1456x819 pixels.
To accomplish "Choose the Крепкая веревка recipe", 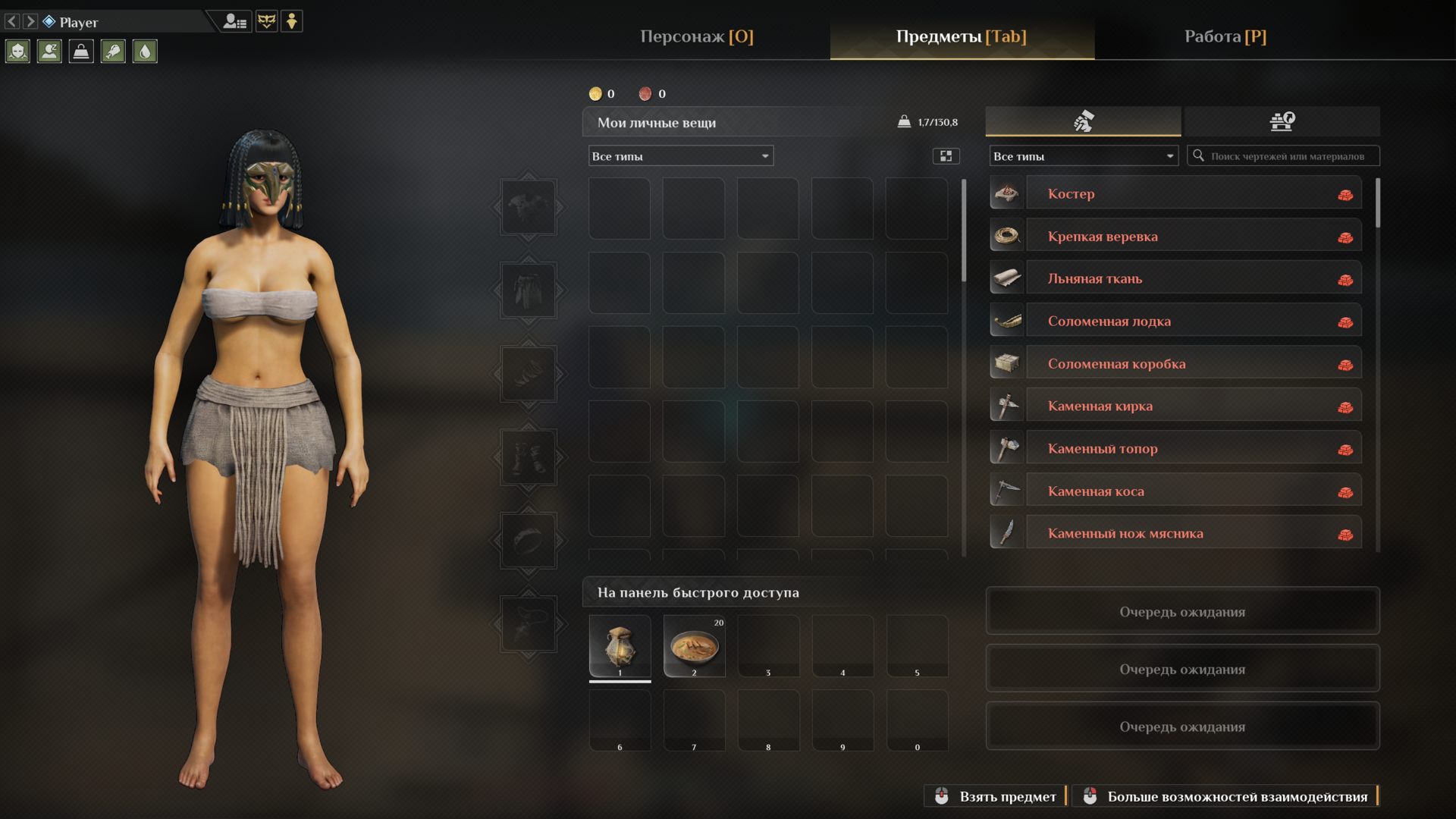I will (x=1193, y=236).
